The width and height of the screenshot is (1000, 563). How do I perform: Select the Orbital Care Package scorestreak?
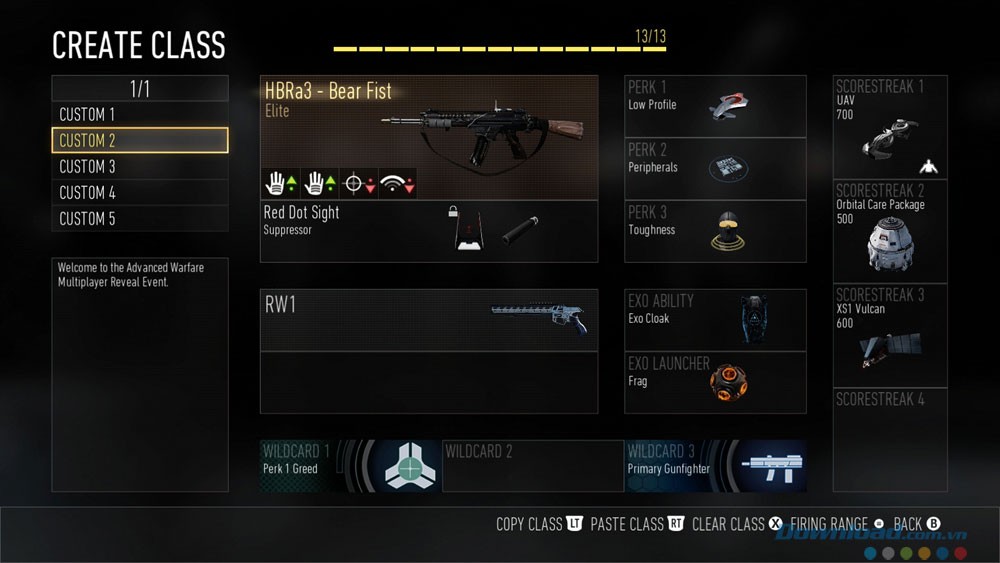point(889,231)
